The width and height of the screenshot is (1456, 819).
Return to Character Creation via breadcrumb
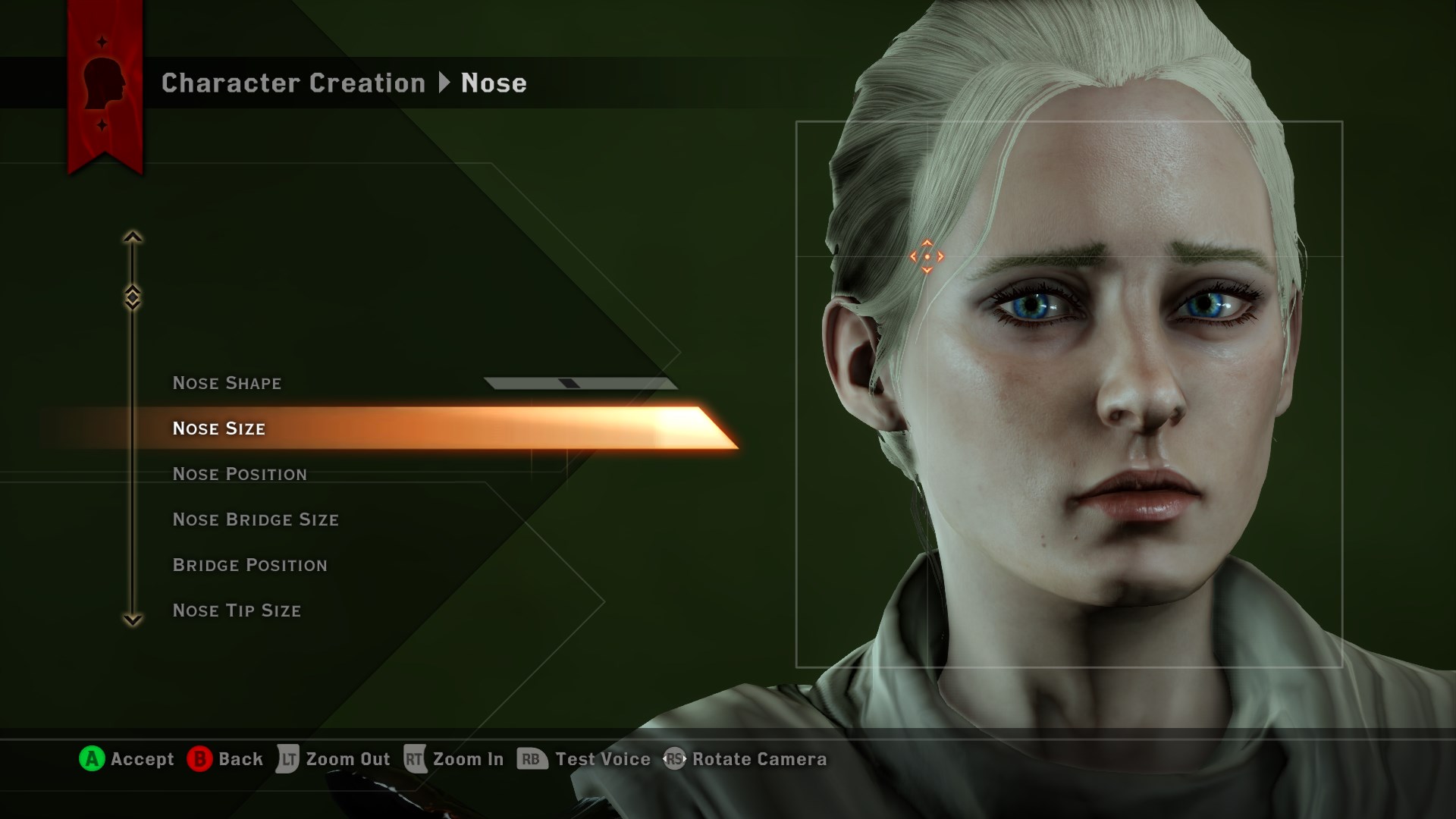[293, 83]
